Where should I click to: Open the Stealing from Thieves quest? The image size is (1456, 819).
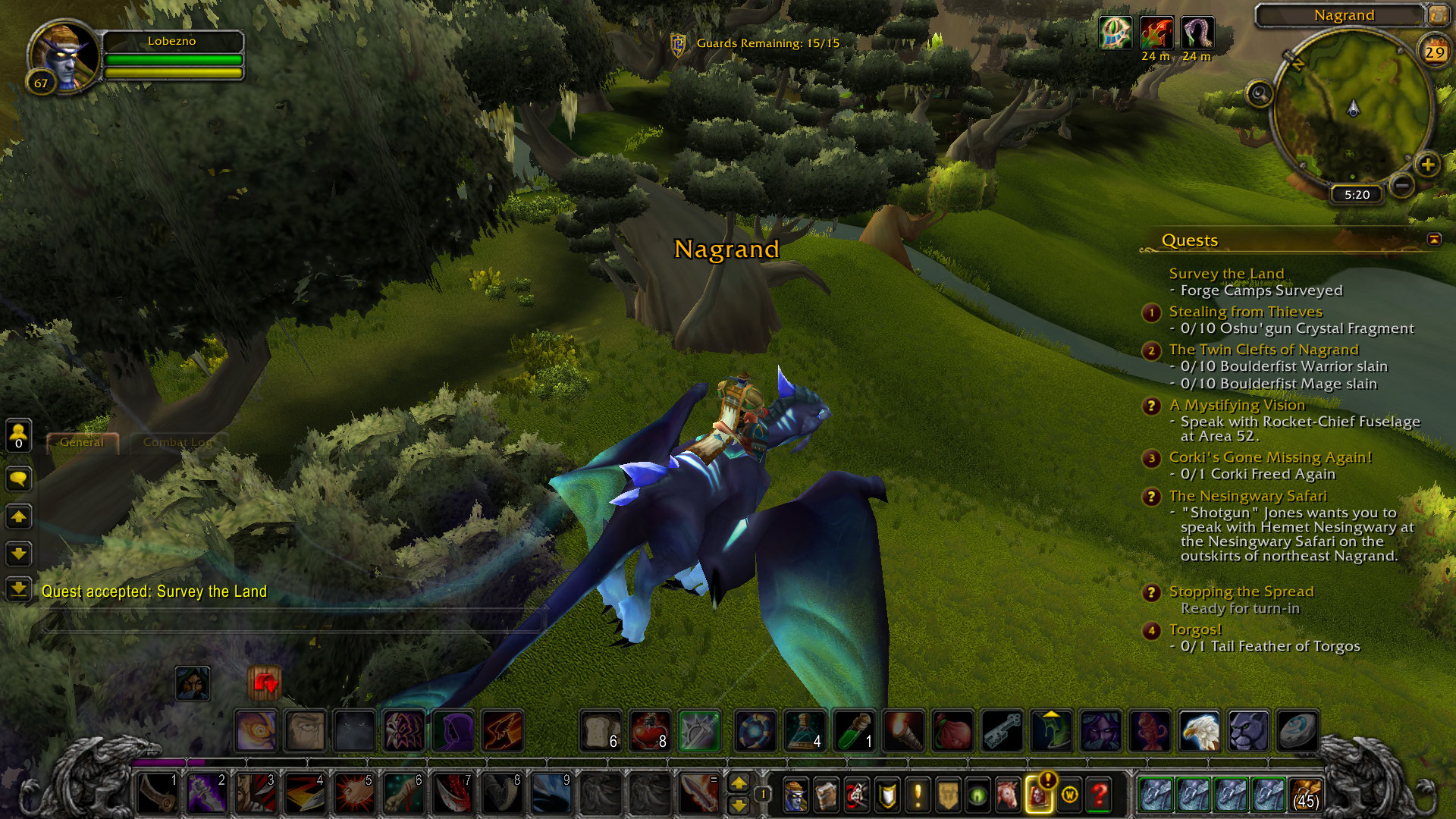pyautogui.click(x=1245, y=312)
